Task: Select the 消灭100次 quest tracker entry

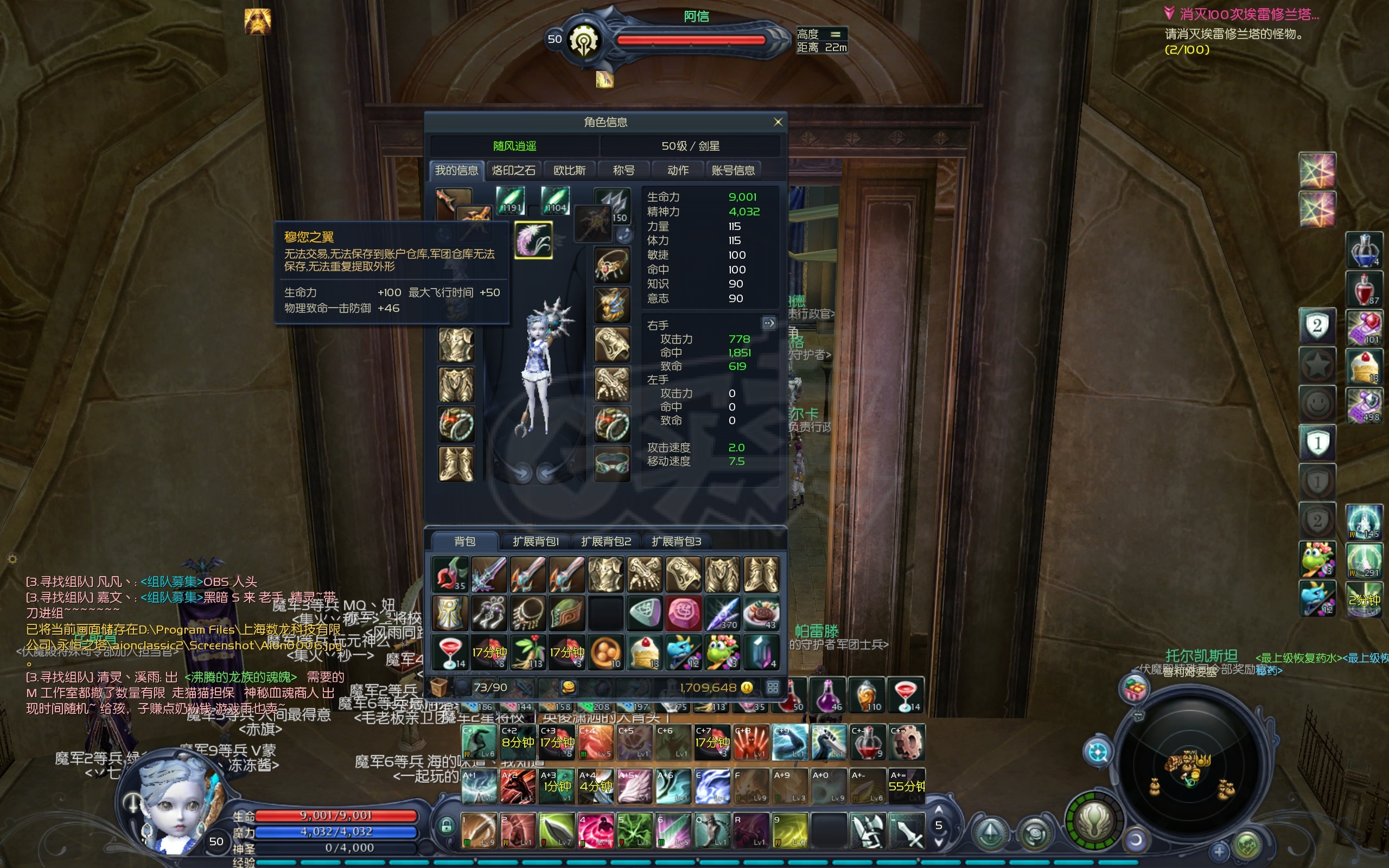Action: [1243, 14]
